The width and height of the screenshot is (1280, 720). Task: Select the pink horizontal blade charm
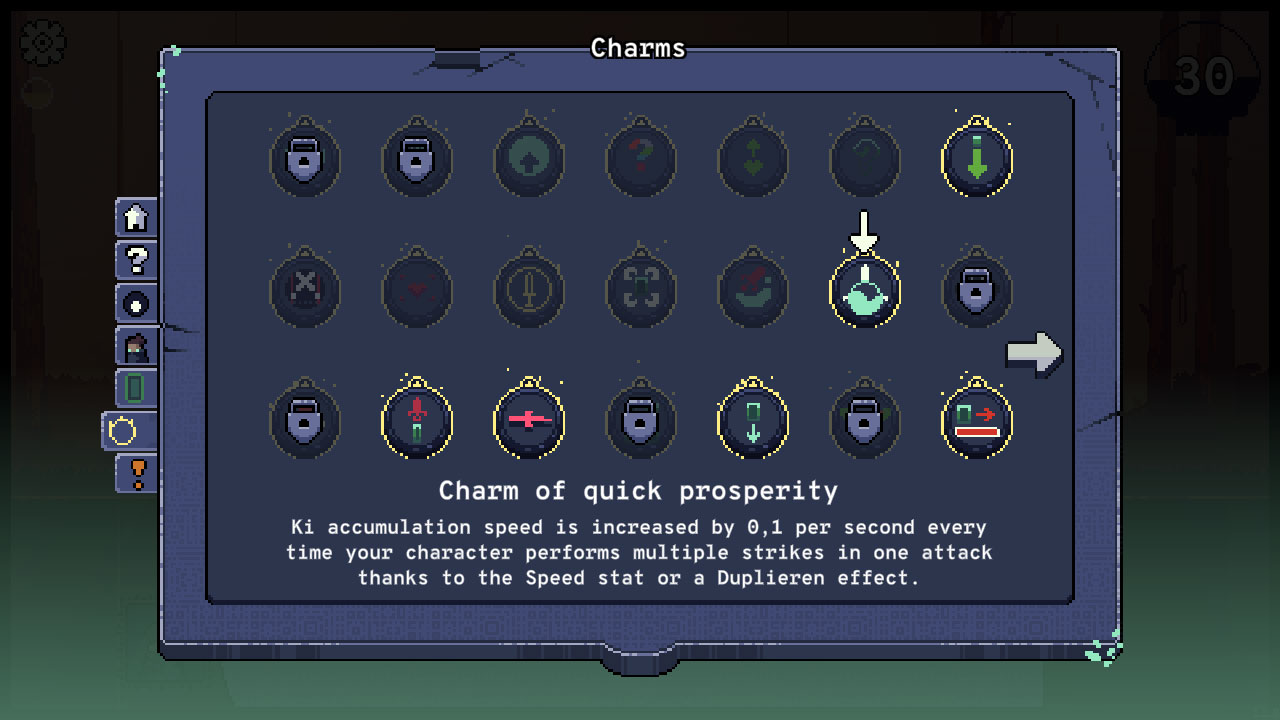529,421
